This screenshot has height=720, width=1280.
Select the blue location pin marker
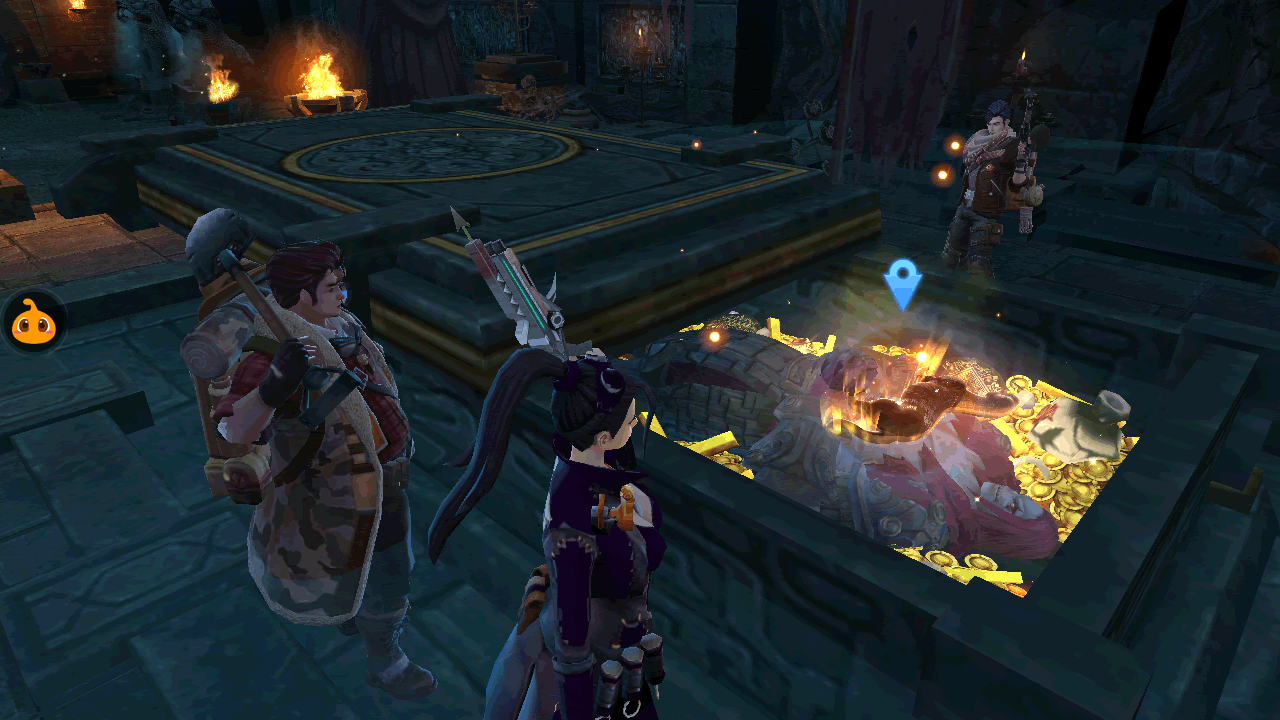(902, 283)
